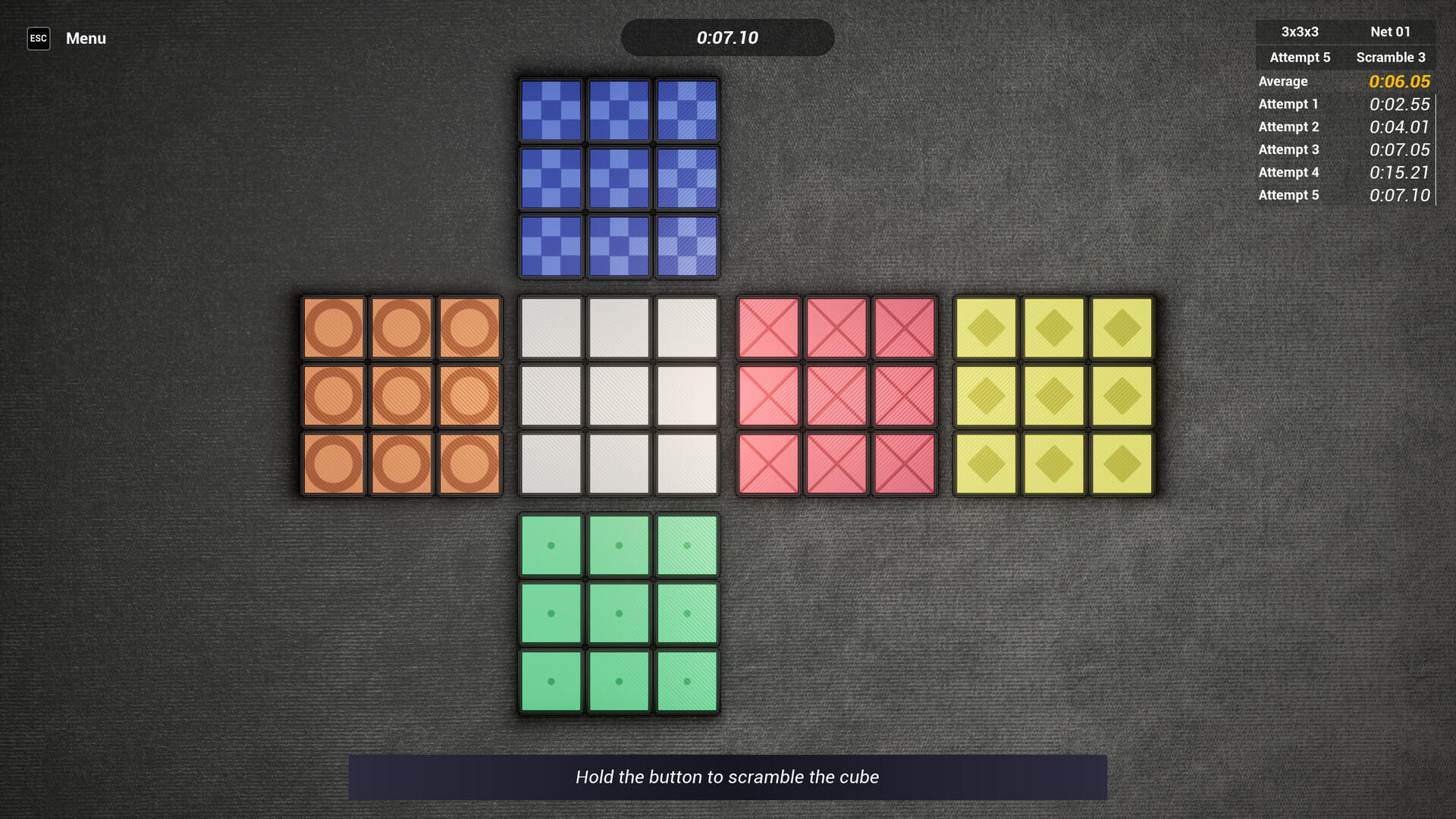The image size is (1456, 819).
Task: Click the top-left orange circle sticker
Action: [x=334, y=328]
